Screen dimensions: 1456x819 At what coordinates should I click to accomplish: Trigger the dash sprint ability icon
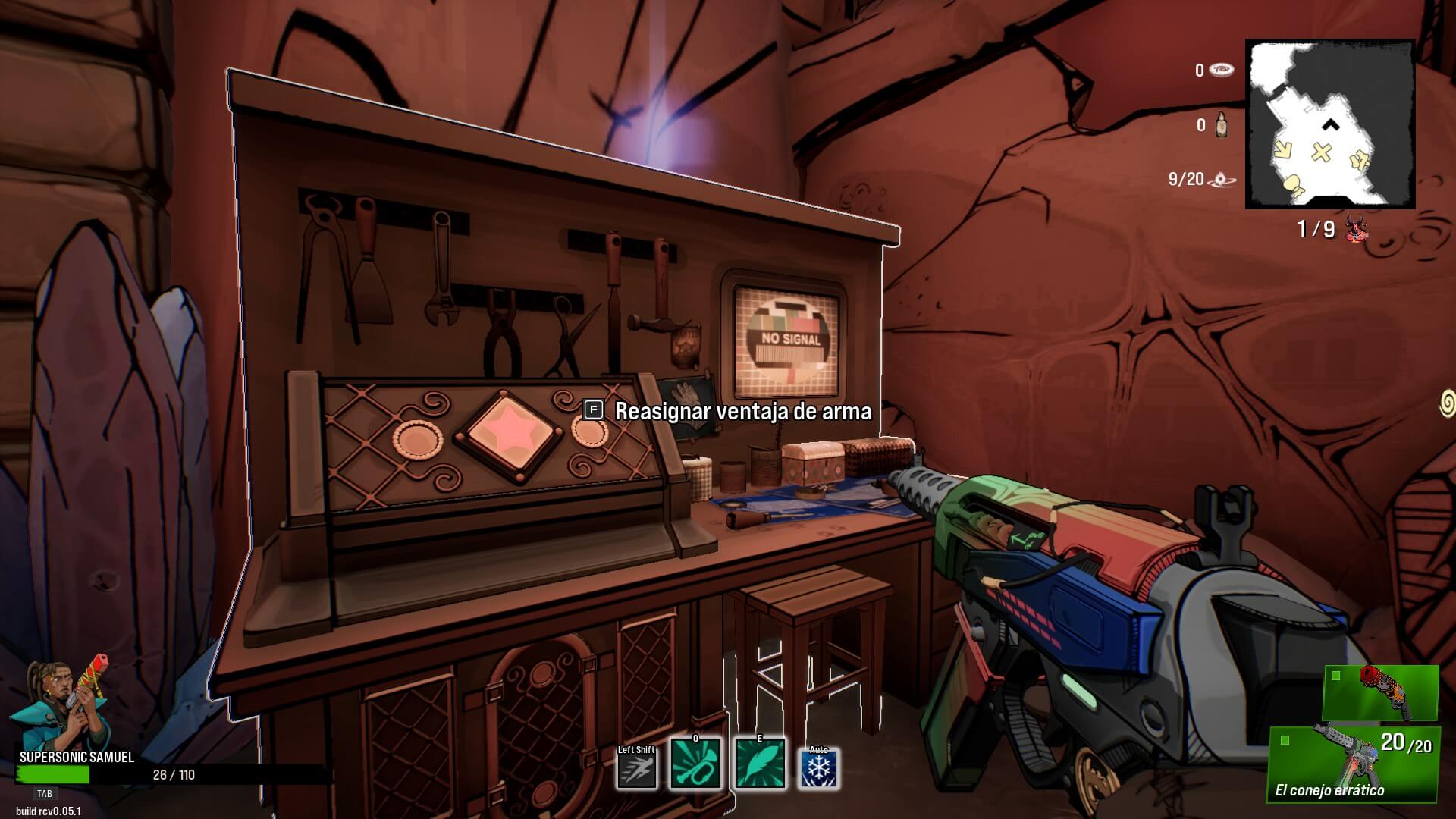click(x=636, y=768)
